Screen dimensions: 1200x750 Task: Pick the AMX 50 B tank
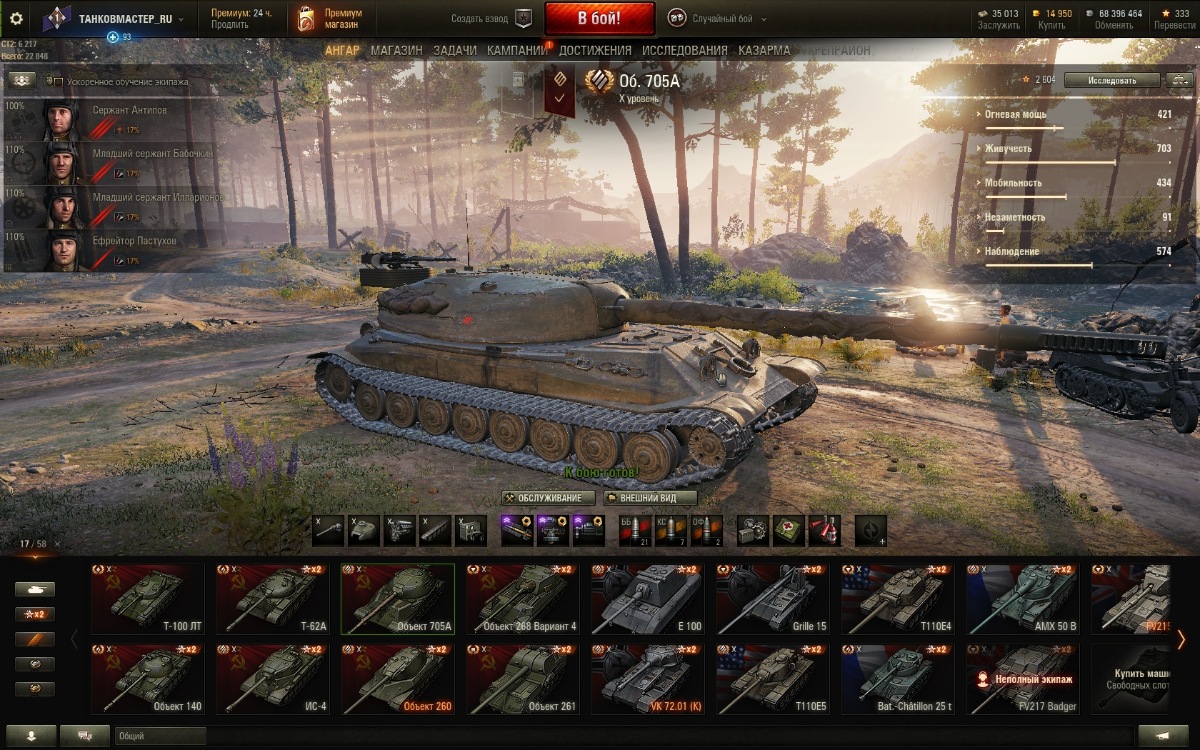click(1022, 598)
